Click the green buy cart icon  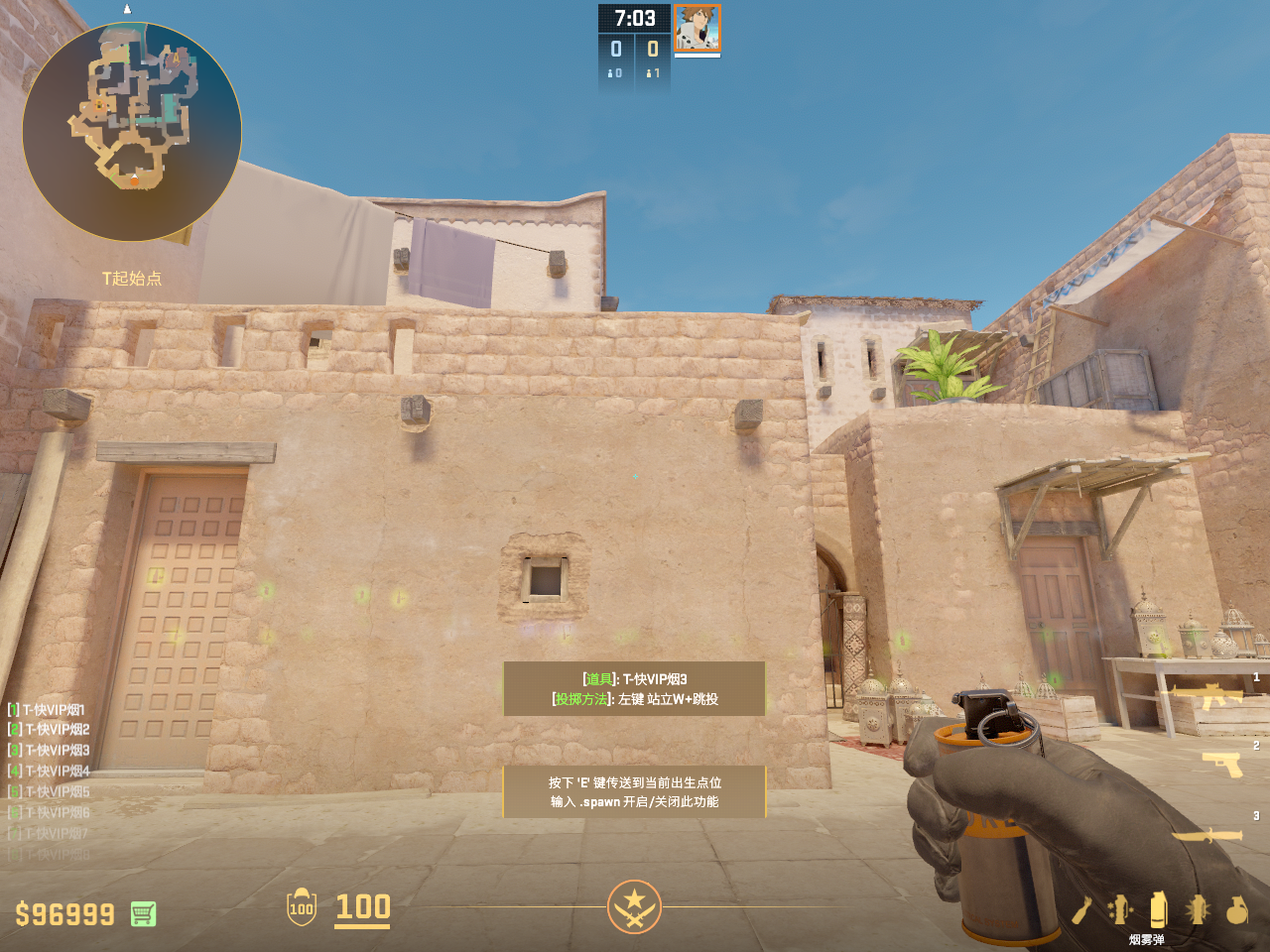pyautogui.click(x=143, y=913)
